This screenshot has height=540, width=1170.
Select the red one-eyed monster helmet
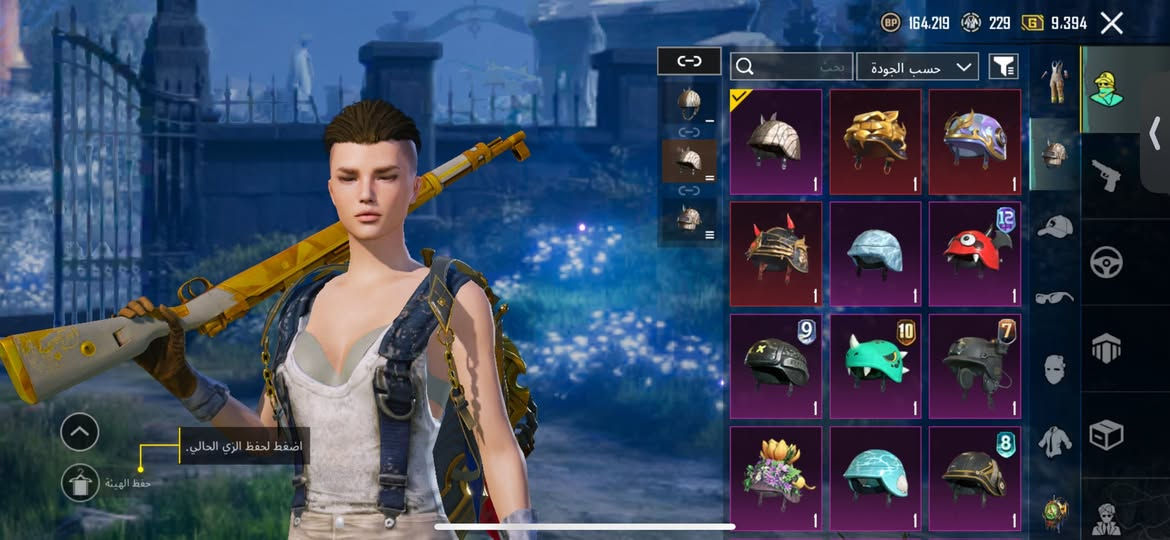pyautogui.click(x=975, y=253)
